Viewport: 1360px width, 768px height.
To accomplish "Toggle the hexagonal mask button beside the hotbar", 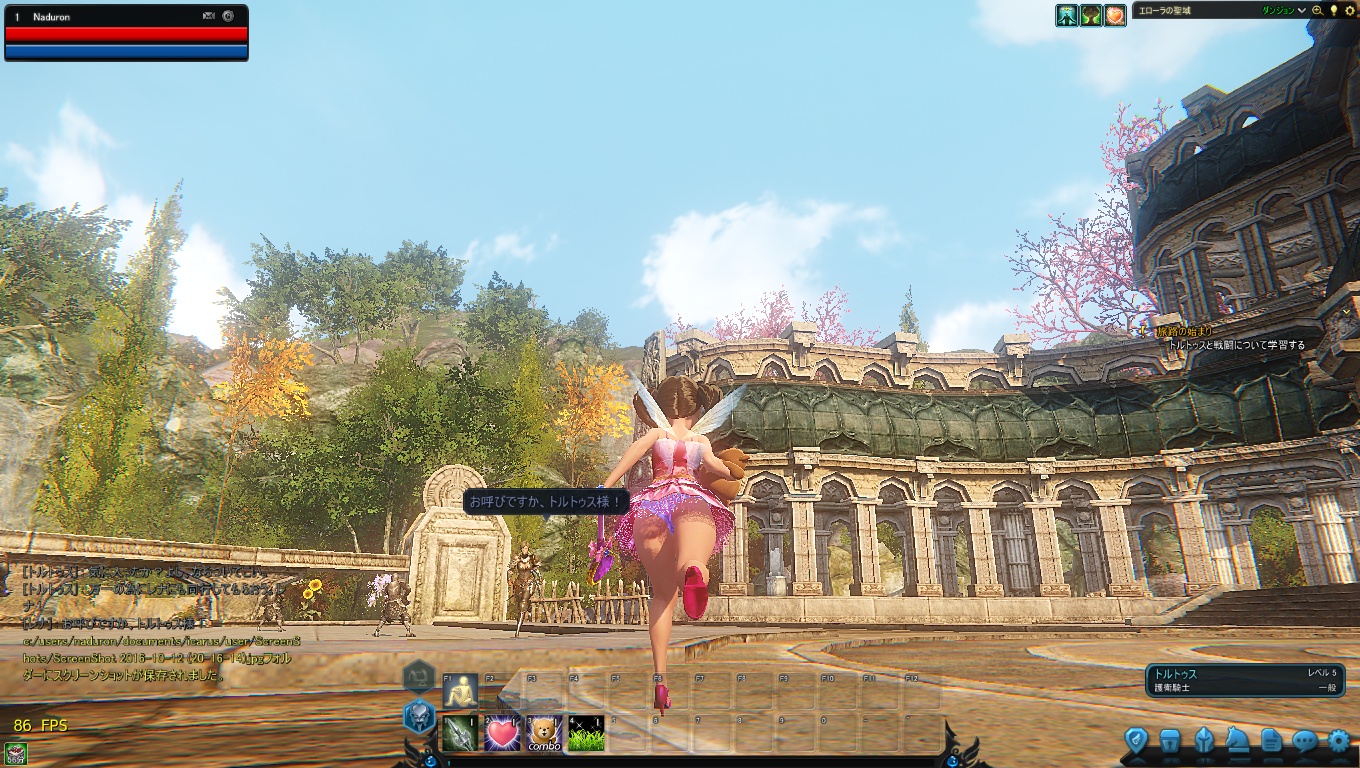I will (418, 716).
